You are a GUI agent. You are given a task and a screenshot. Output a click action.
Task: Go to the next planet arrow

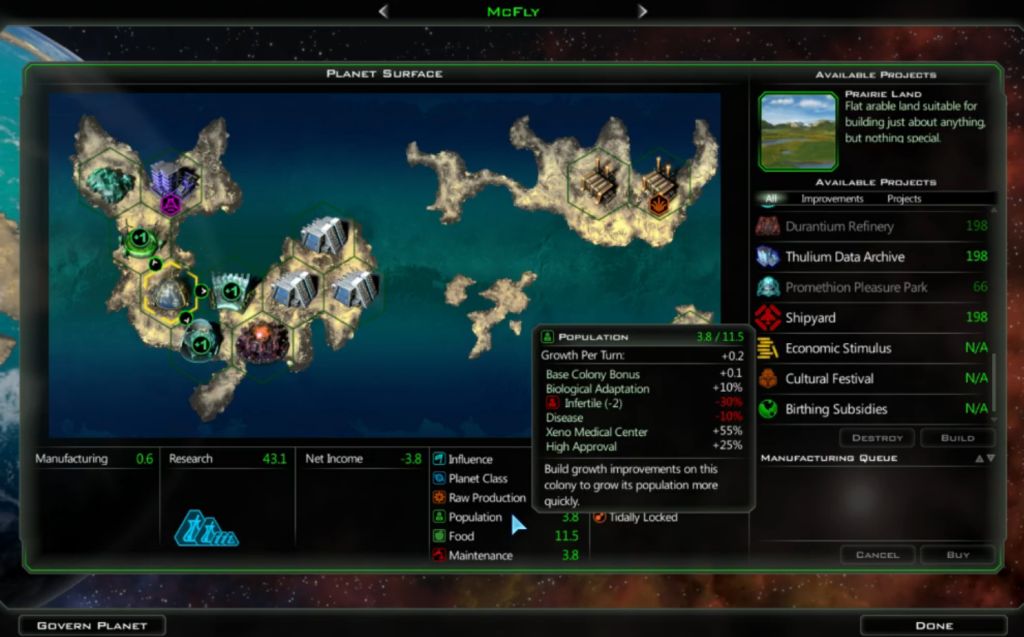click(x=642, y=11)
